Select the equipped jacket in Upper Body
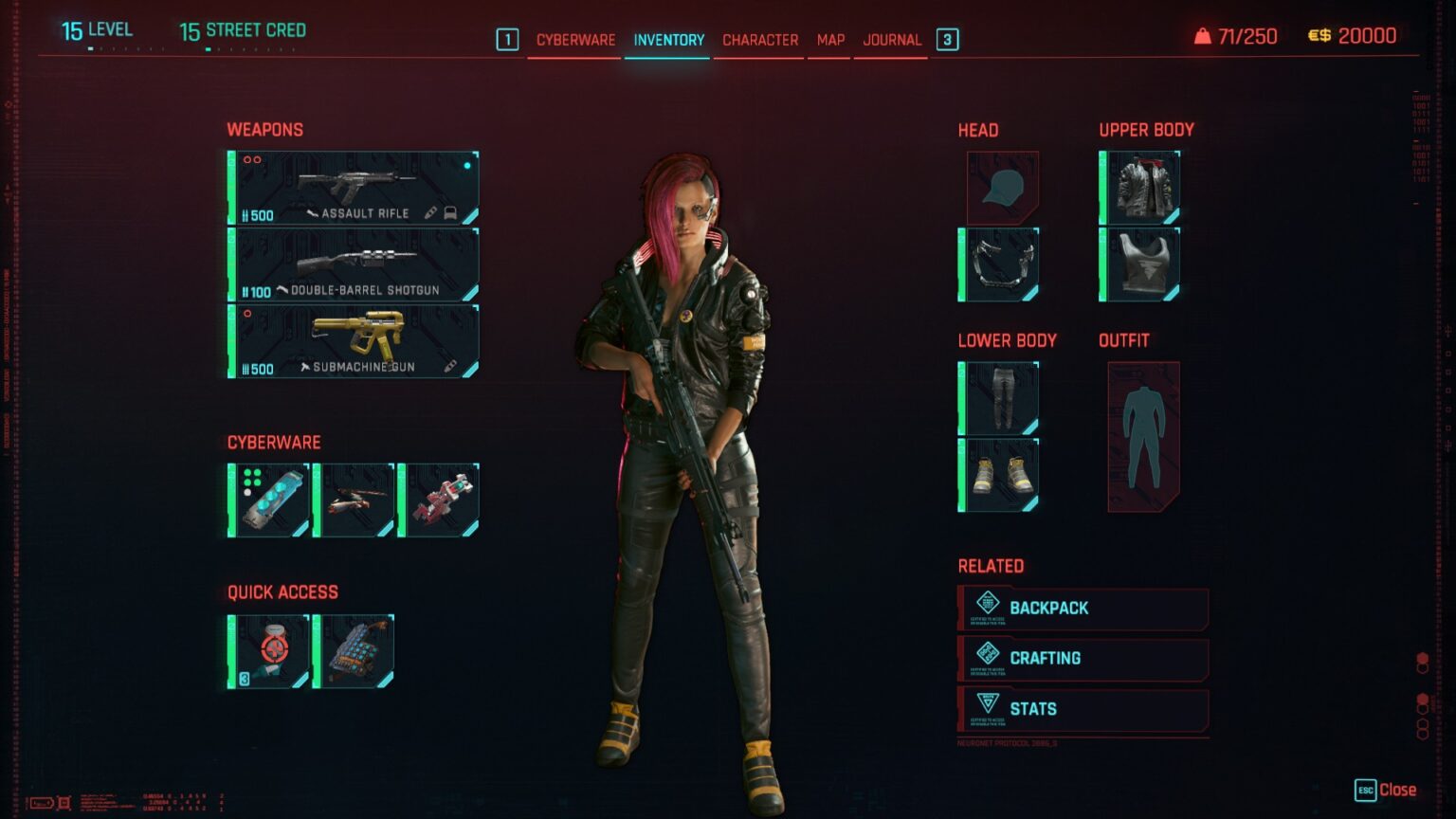Image resolution: width=1456 pixels, height=819 pixels. [1139, 187]
